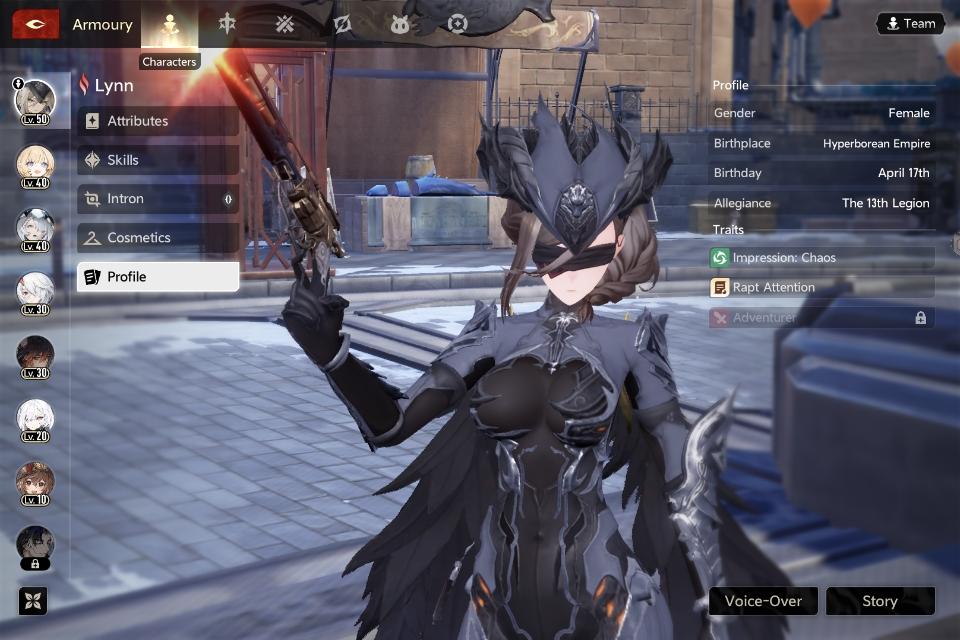The width and height of the screenshot is (960, 640).
Task: Click the red back button beside Armoury
Action: coord(35,24)
